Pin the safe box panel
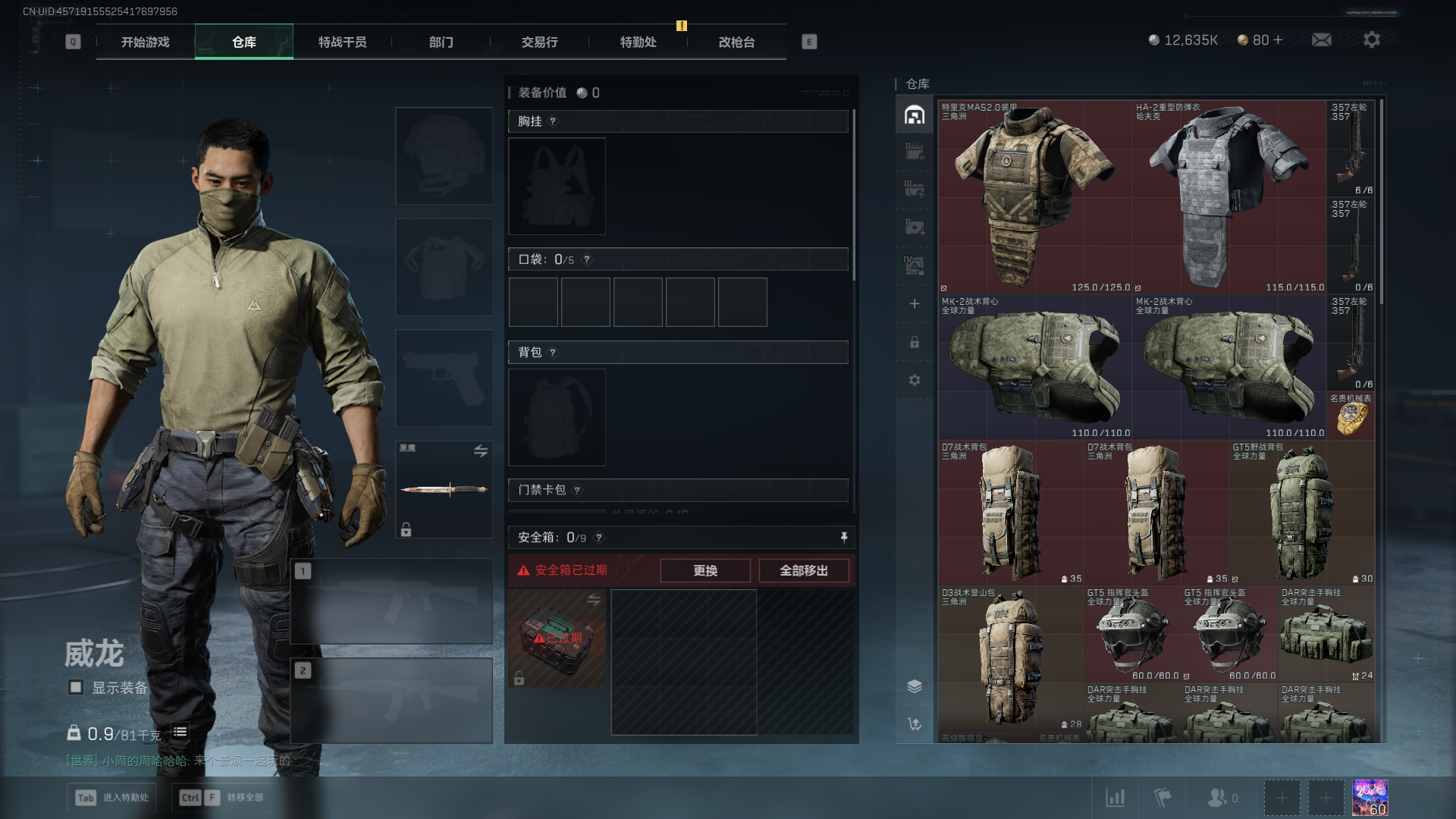 (843, 538)
